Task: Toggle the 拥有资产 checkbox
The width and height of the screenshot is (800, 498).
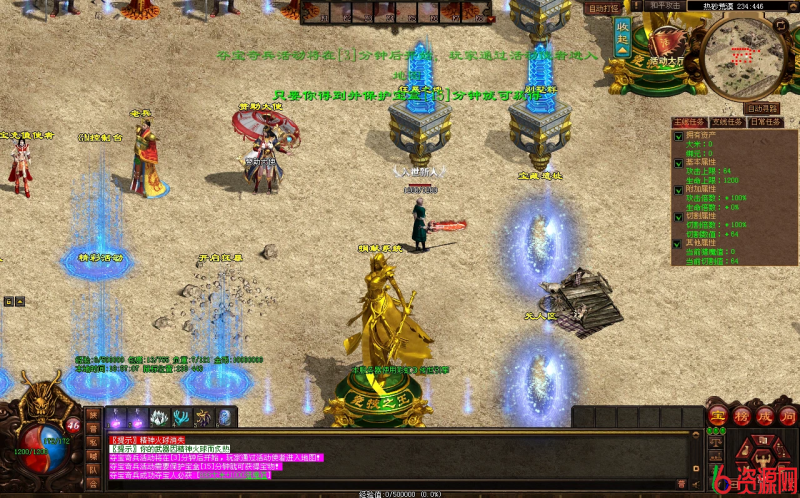Action: point(678,135)
